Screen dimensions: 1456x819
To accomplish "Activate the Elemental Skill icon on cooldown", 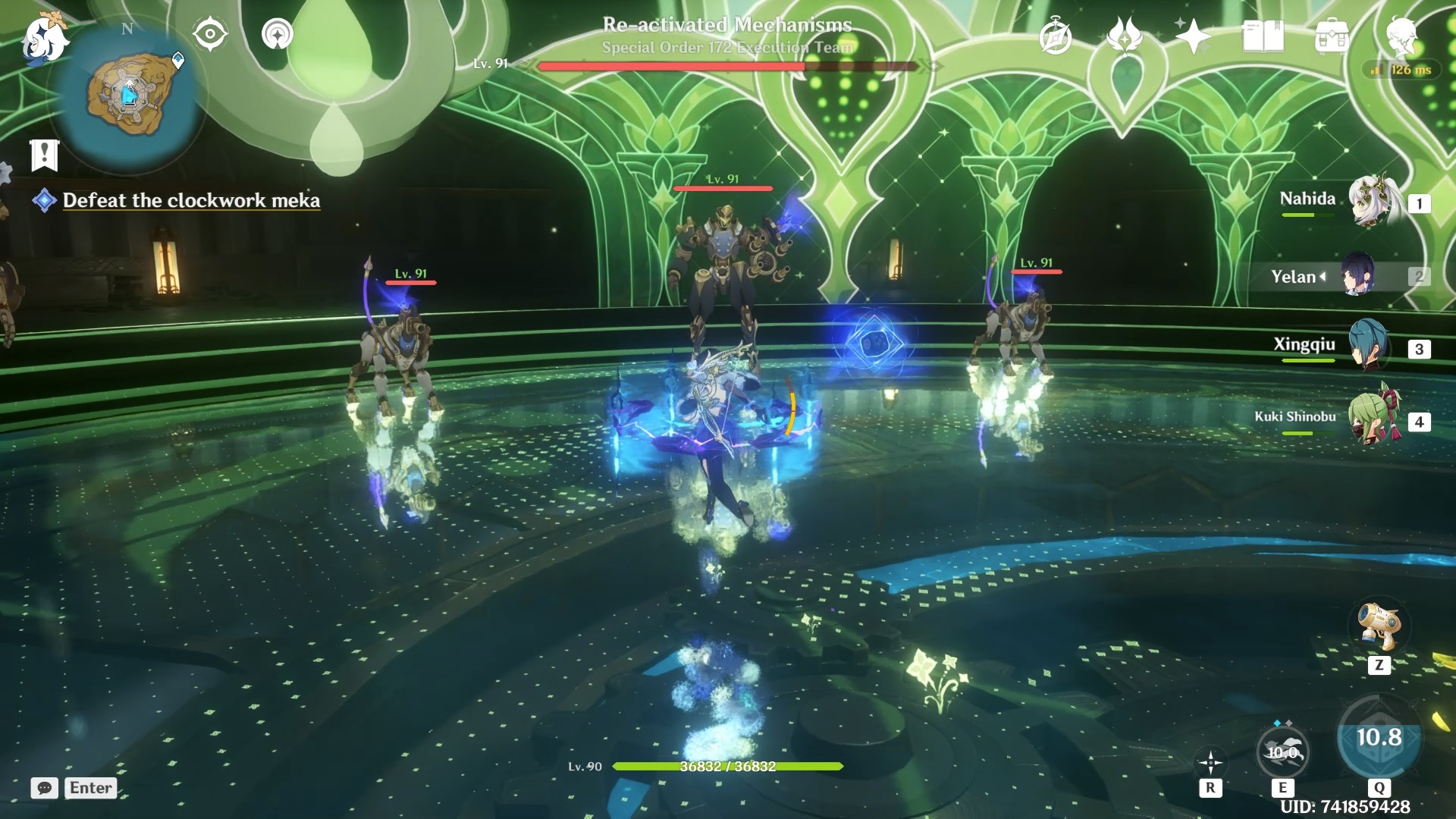I will pyautogui.click(x=1282, y=752).
